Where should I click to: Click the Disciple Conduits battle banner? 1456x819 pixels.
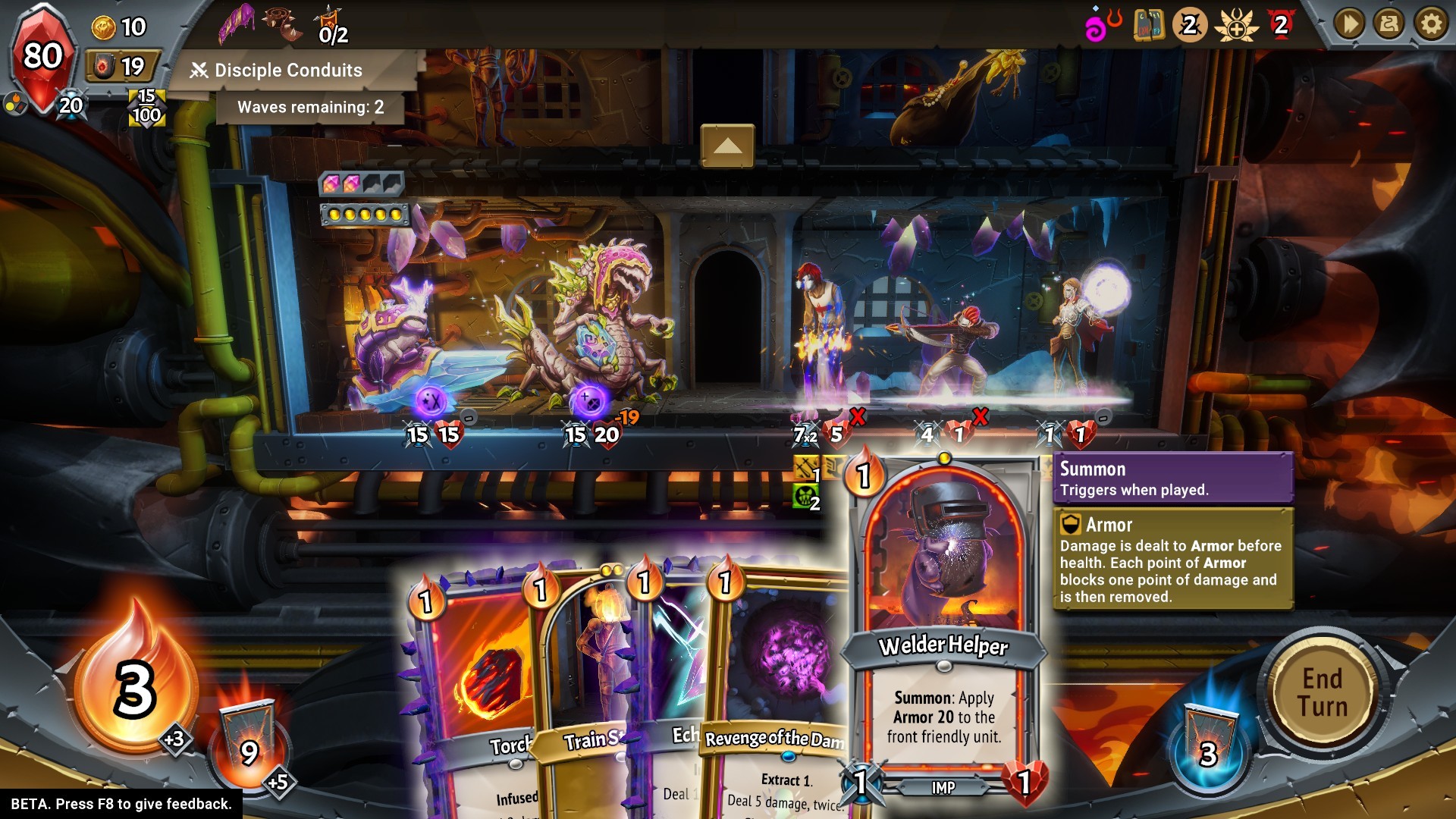(x=288, y=71)
